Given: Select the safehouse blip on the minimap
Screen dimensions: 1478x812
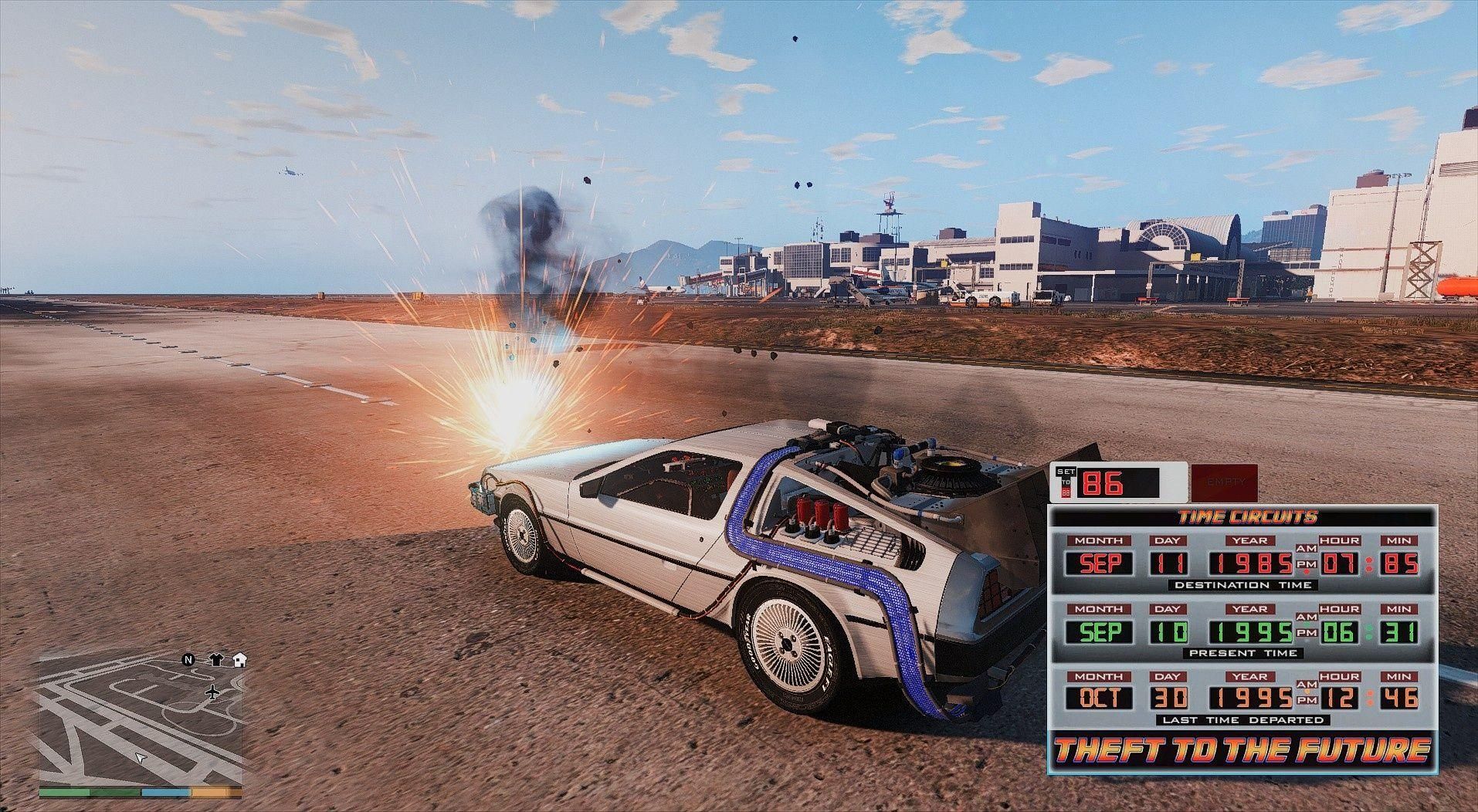Looking at the screenshot, I should [239, 660].
